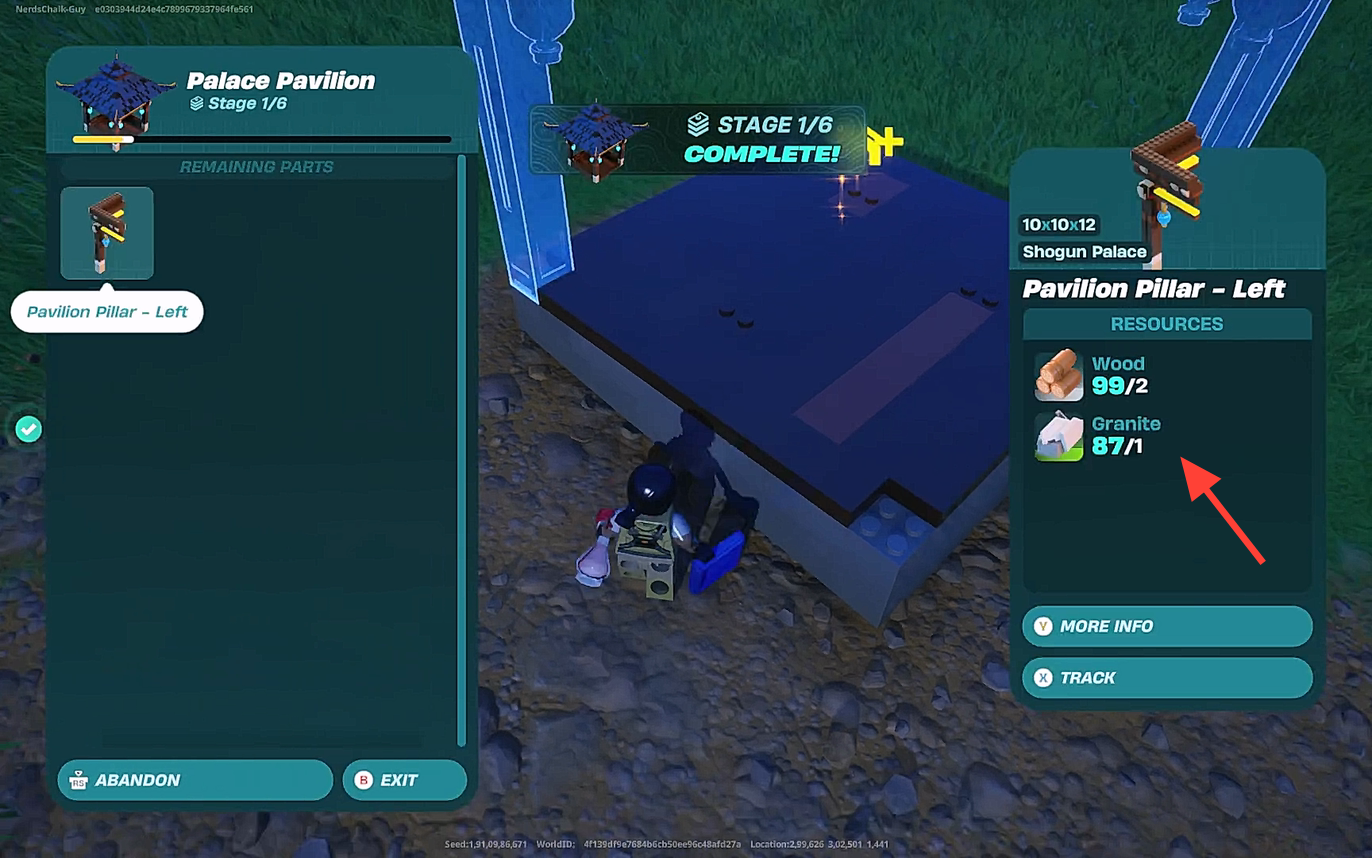Click the Granite resource entry
The height and width of the screenshot is (858, 1372).
pyautogui.click(x=1100, y=436)
